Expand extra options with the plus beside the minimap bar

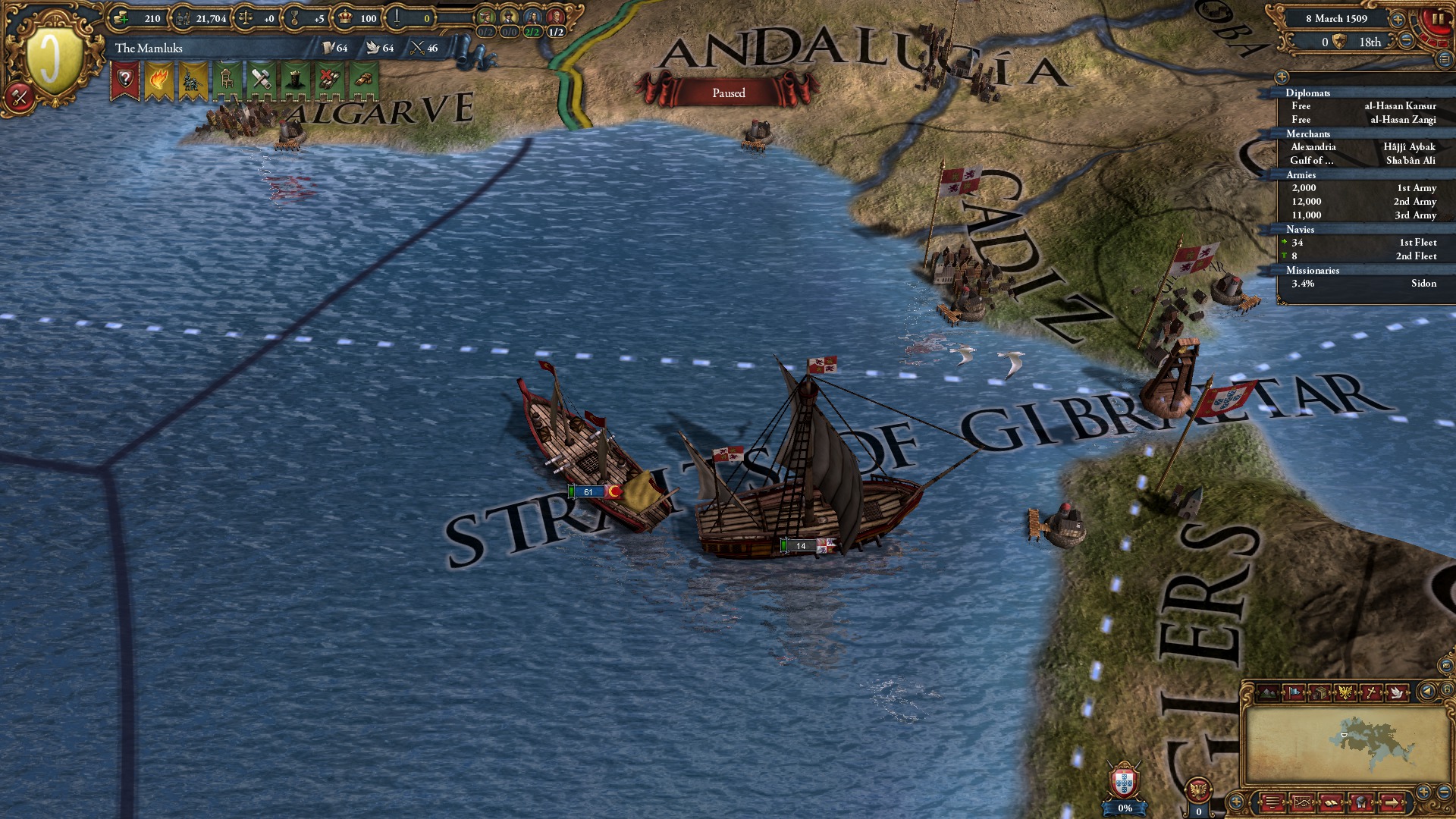click(1238, 802)
